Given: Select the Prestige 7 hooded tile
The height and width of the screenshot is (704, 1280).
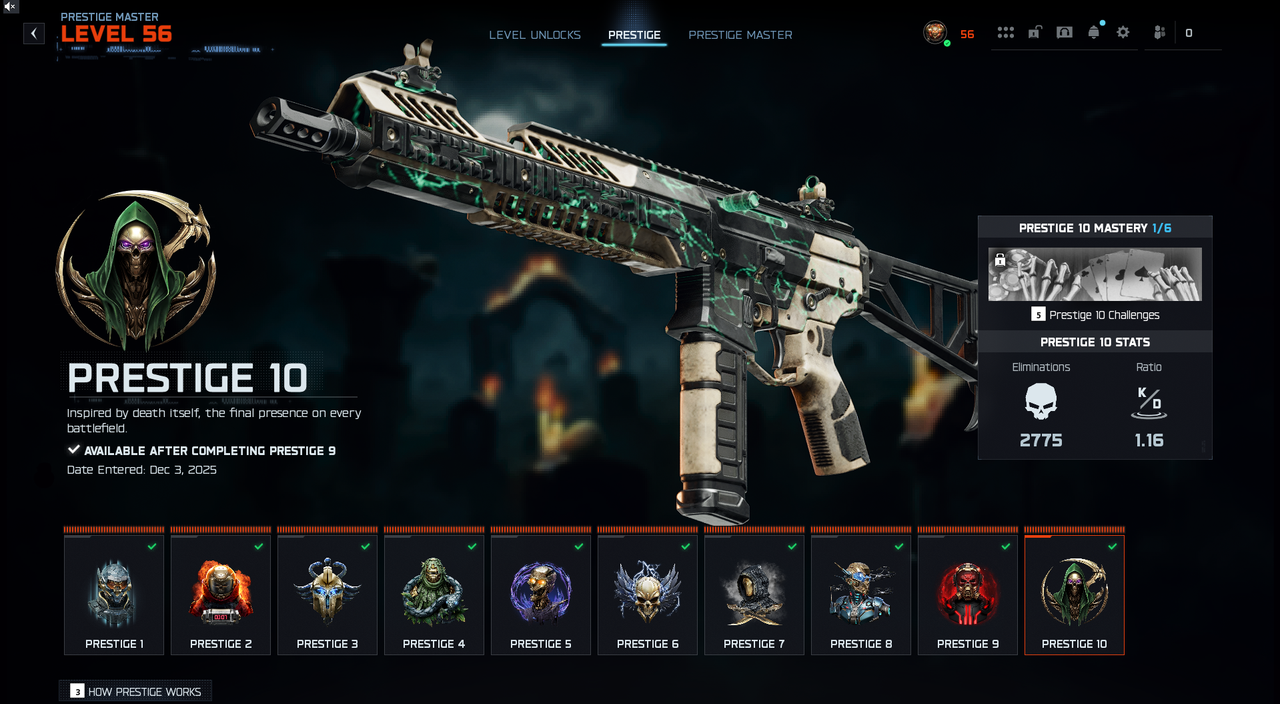Looking at the screenshot, I should (754, 595).
